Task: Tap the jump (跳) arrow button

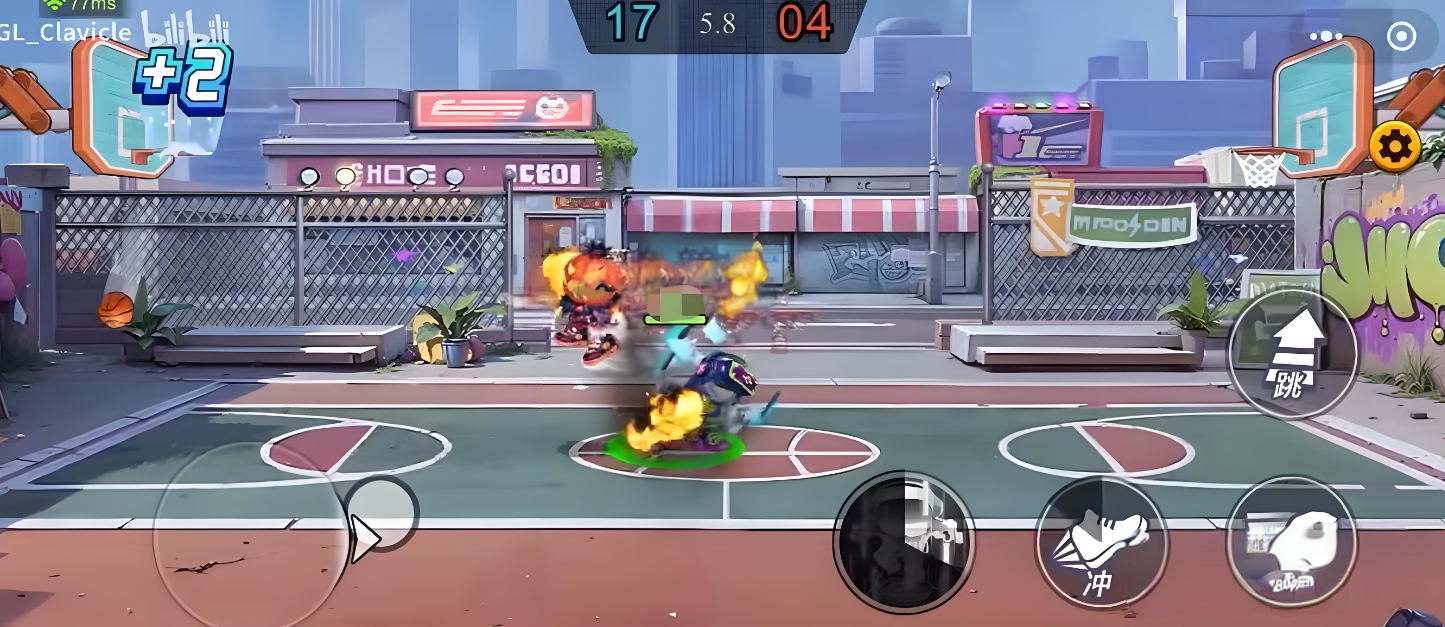Action: pos(1293,356)
